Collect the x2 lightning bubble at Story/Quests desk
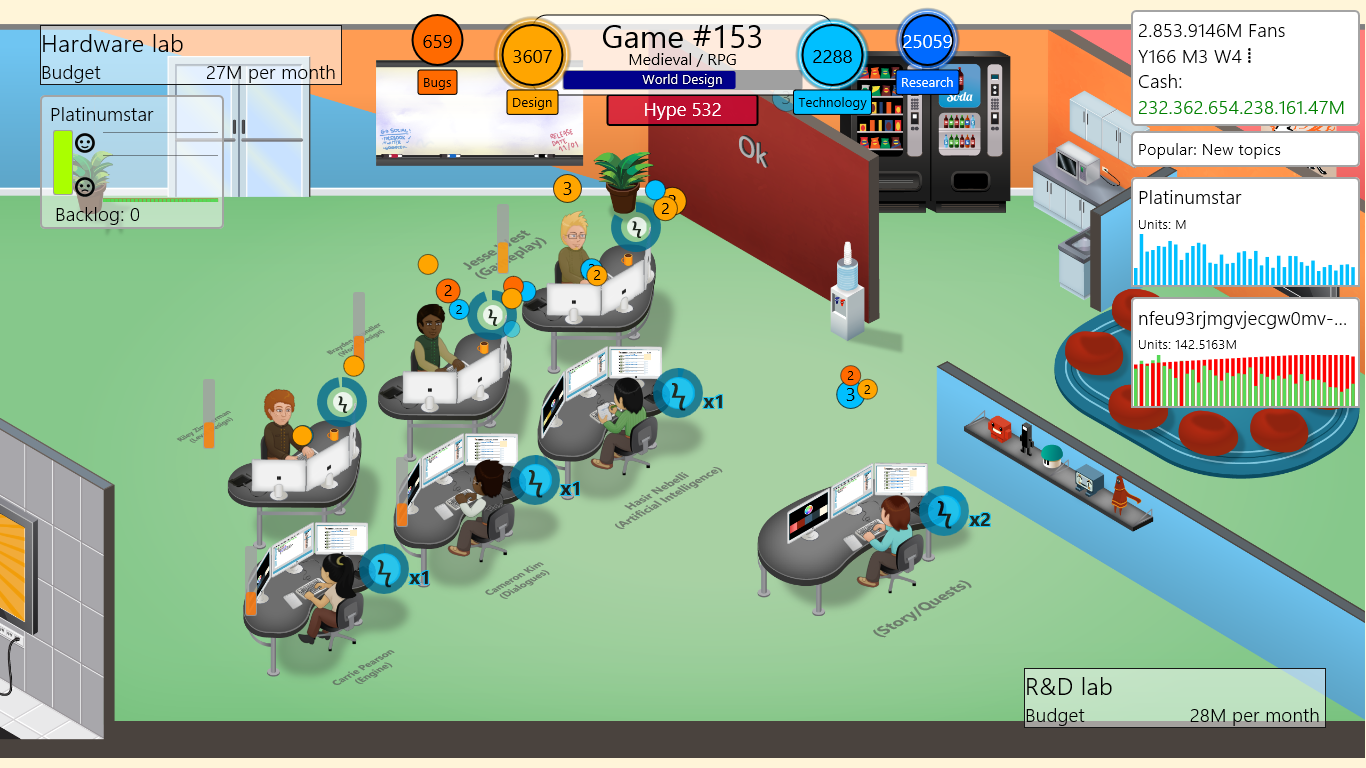 [944, 510]
